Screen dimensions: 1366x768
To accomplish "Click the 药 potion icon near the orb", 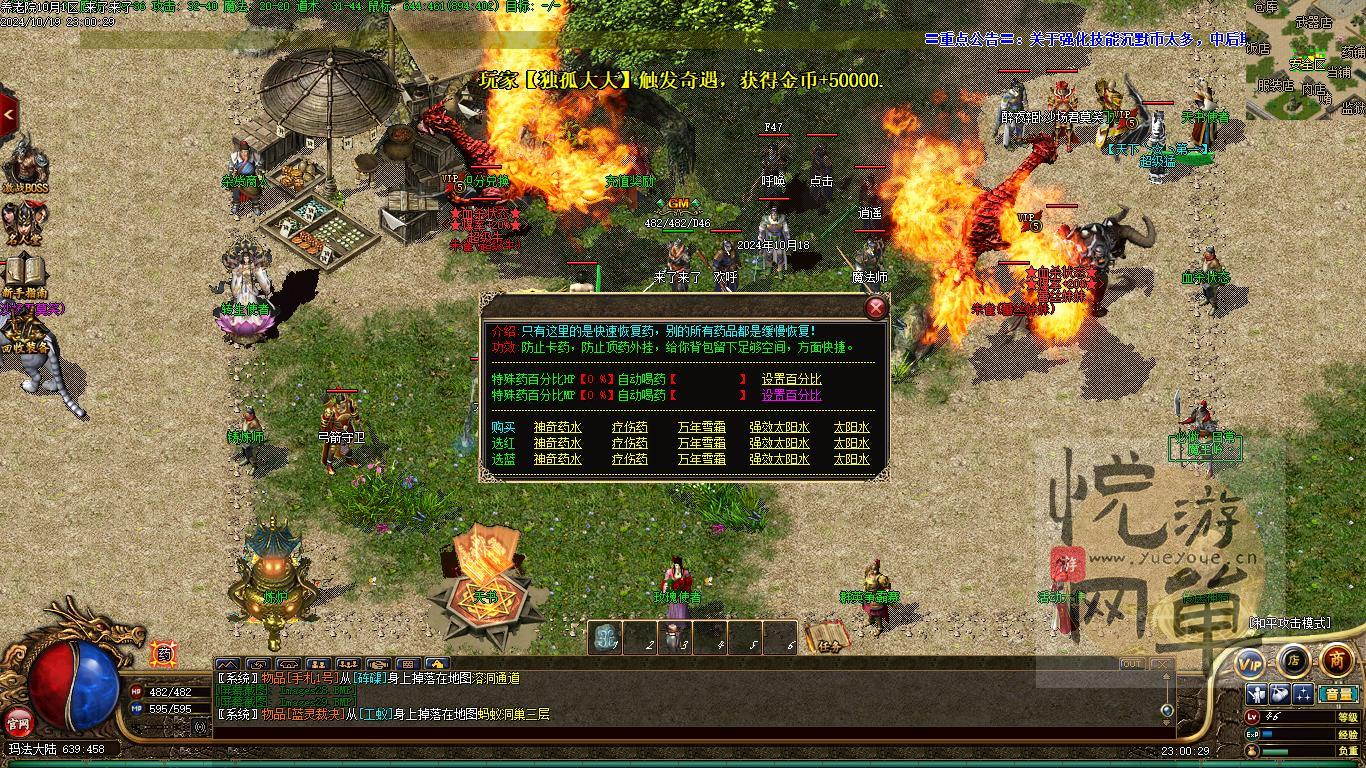I will [x=164, y=655].
